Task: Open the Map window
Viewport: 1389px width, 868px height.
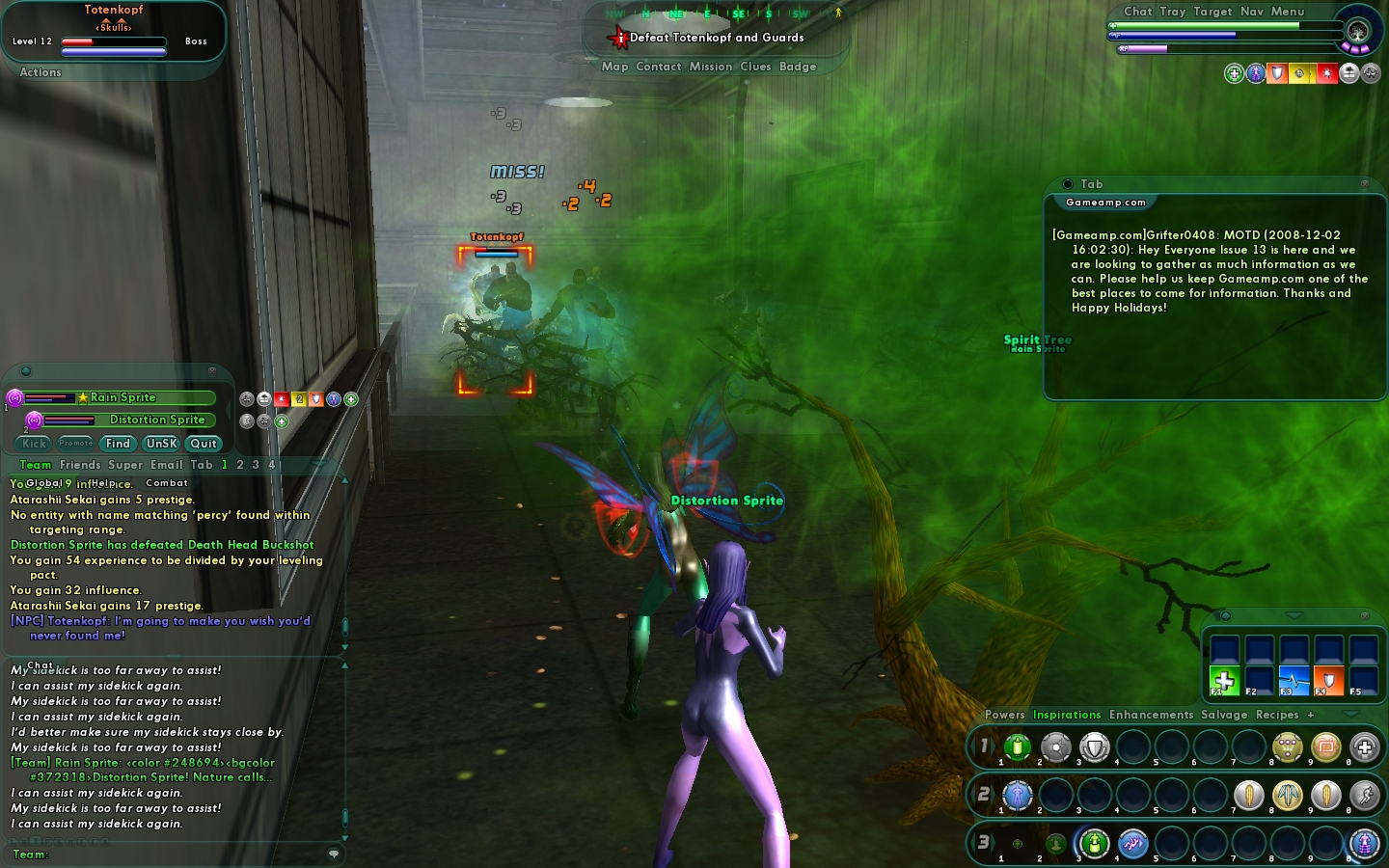Action: 614,67
